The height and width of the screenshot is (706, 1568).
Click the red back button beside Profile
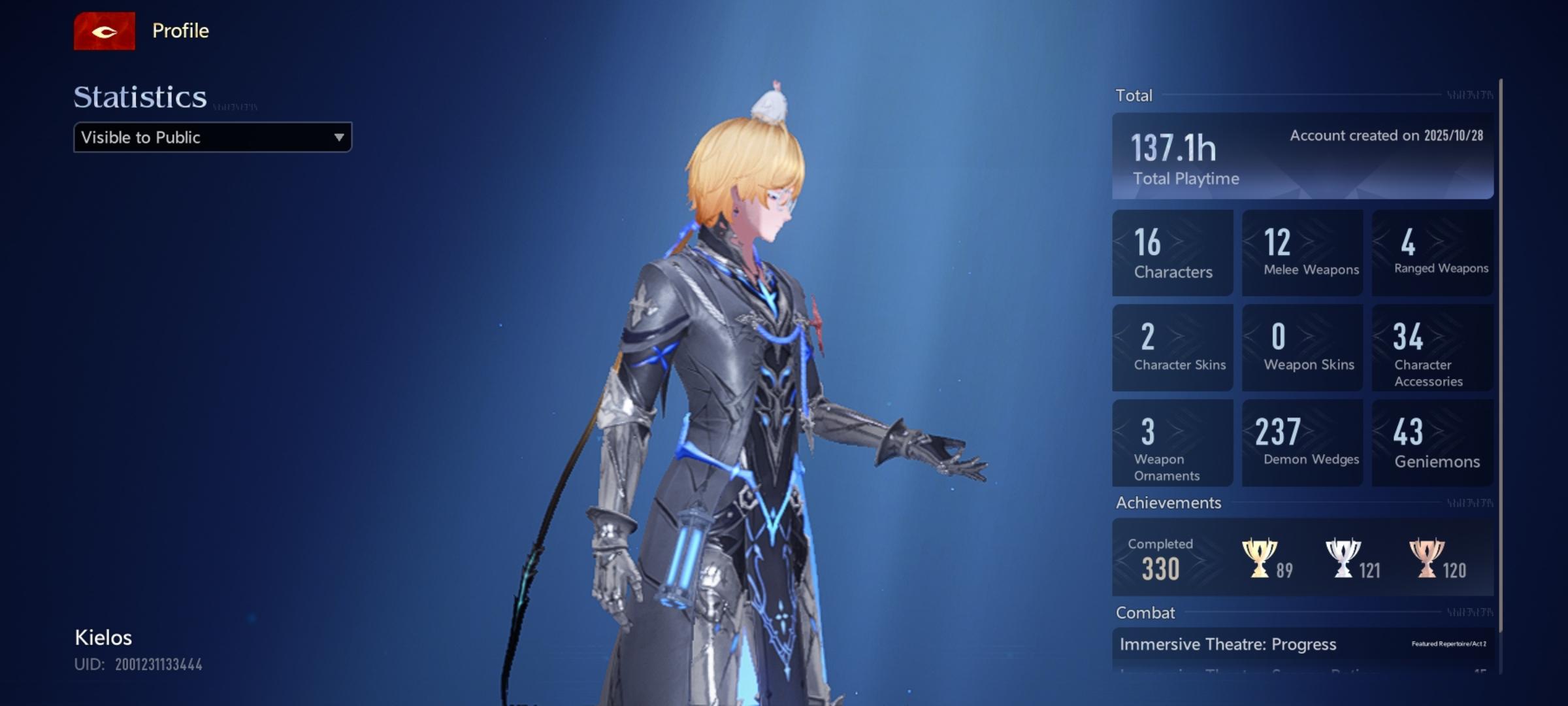105,31
